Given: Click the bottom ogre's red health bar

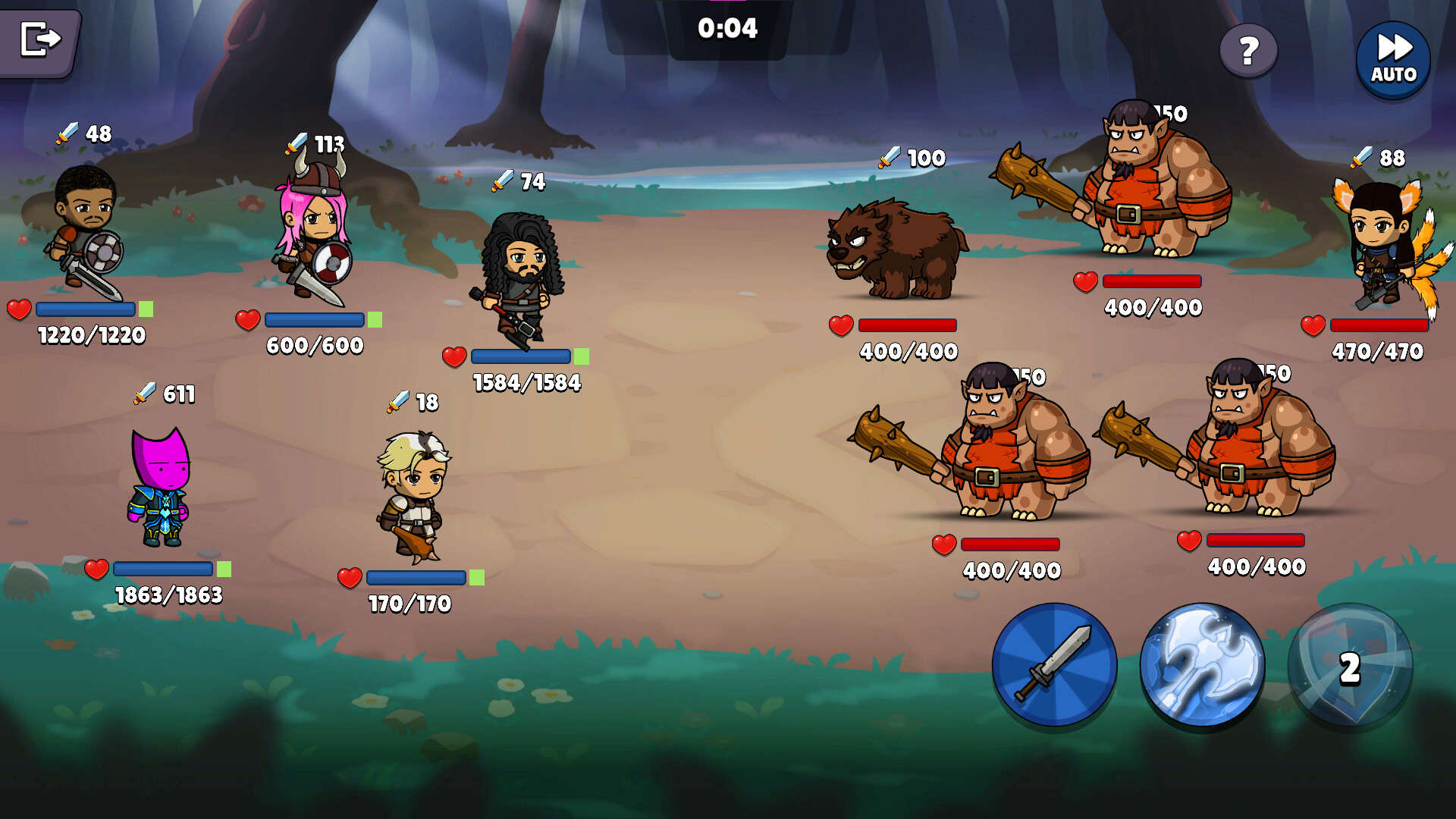Looking at the screenshot, I should coord(1011,544).
